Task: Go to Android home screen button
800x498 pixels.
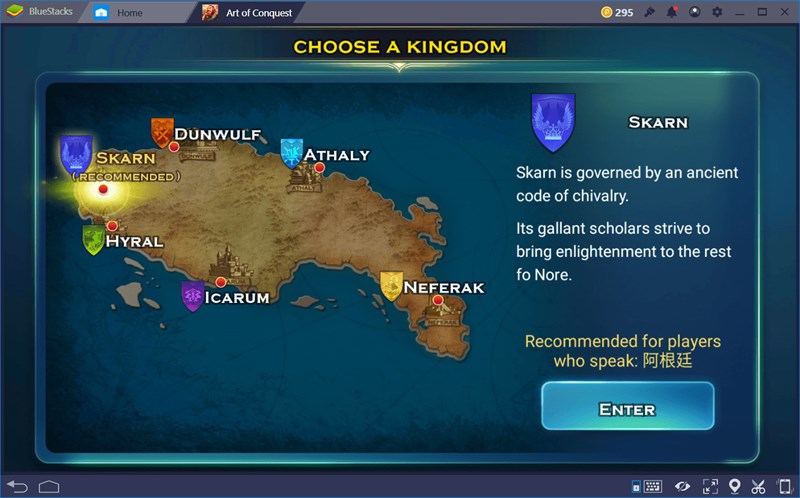Action: coord(49,486)
